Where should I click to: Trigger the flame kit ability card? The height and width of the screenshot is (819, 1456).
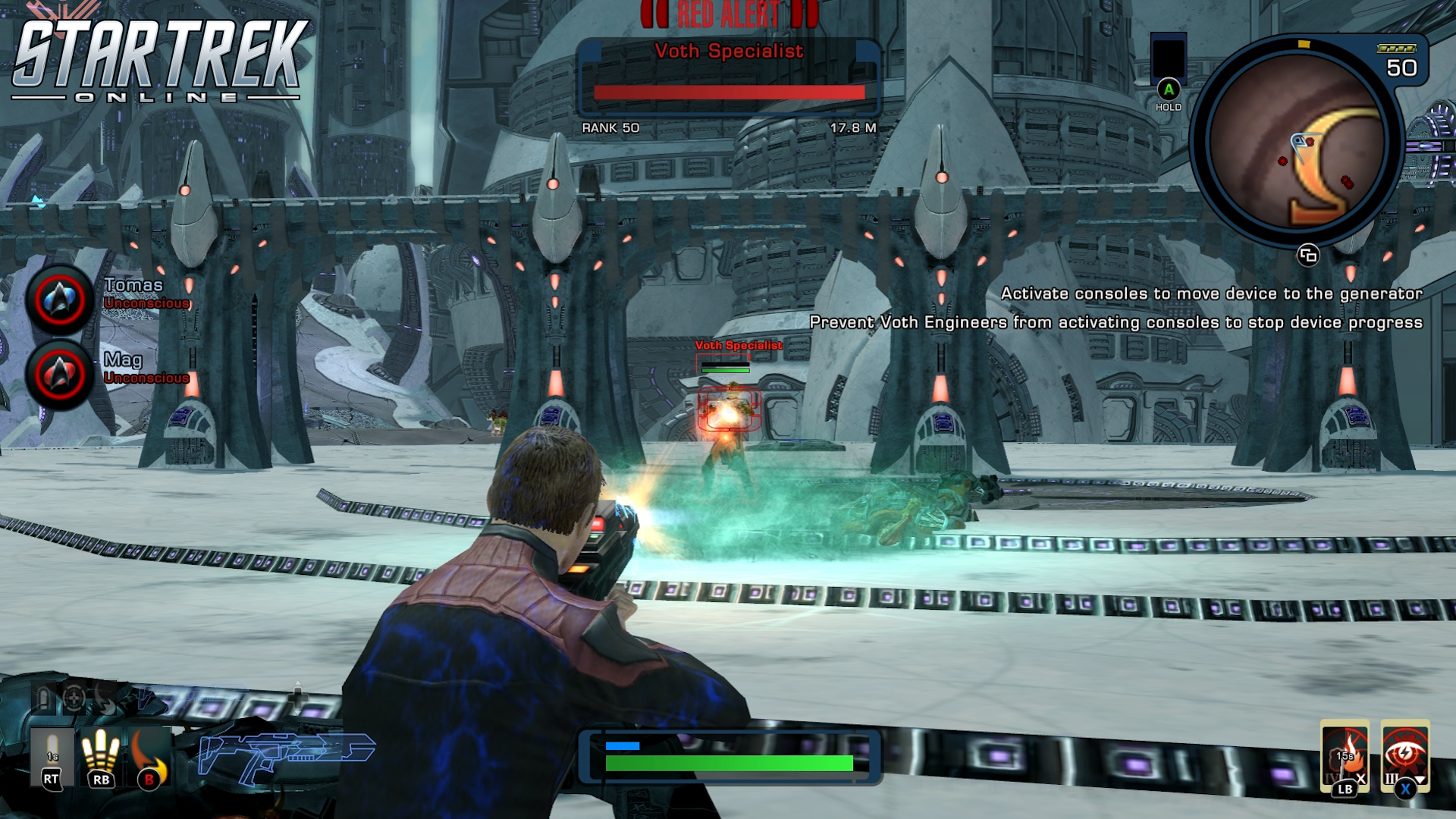tap(1345, 755)
